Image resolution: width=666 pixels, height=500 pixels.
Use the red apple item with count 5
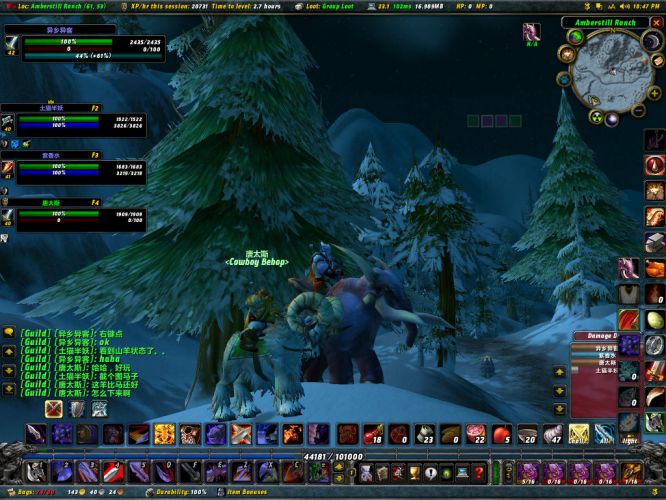(x=501, y=434)
